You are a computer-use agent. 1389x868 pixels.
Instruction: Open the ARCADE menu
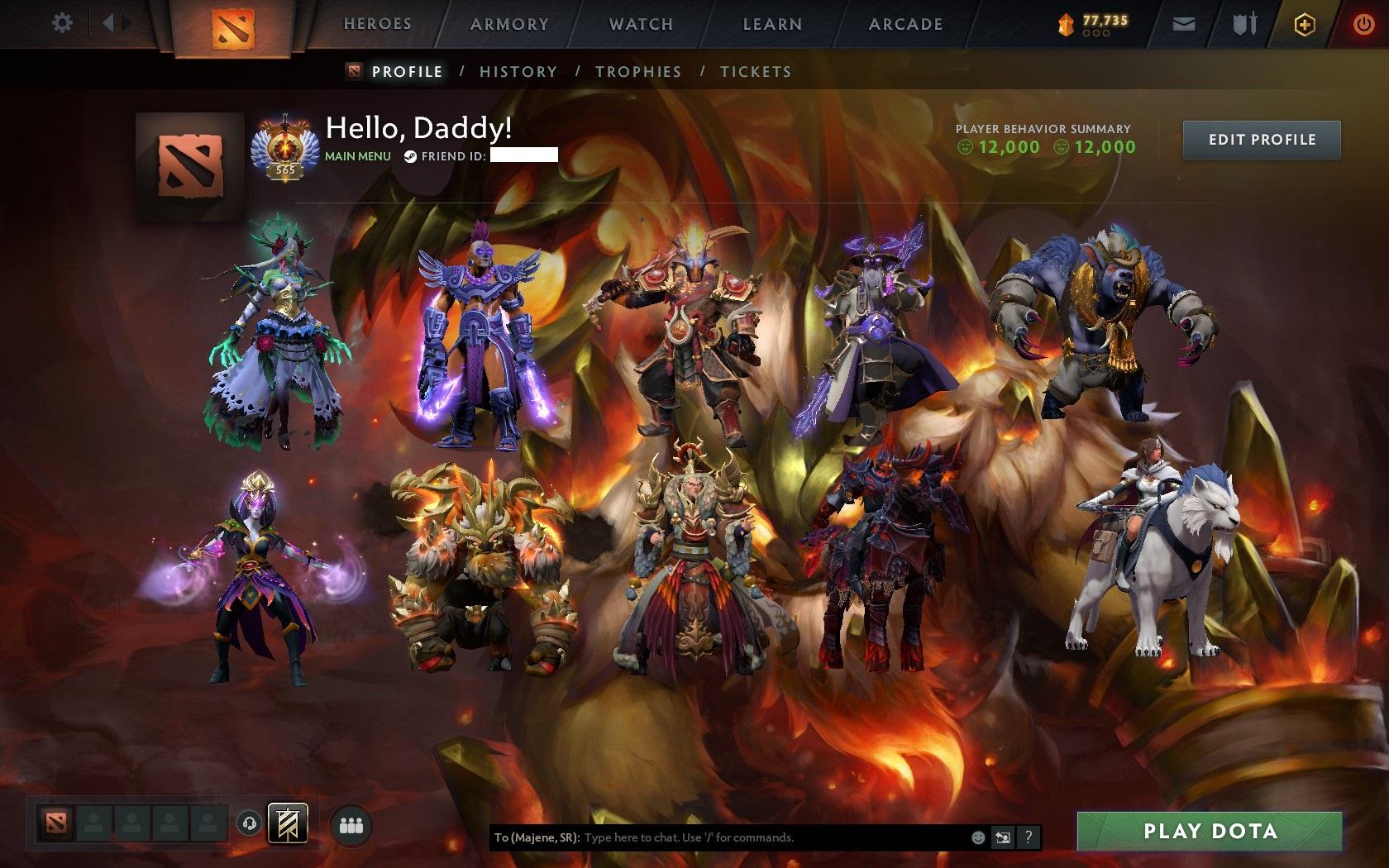pos(905,23)
